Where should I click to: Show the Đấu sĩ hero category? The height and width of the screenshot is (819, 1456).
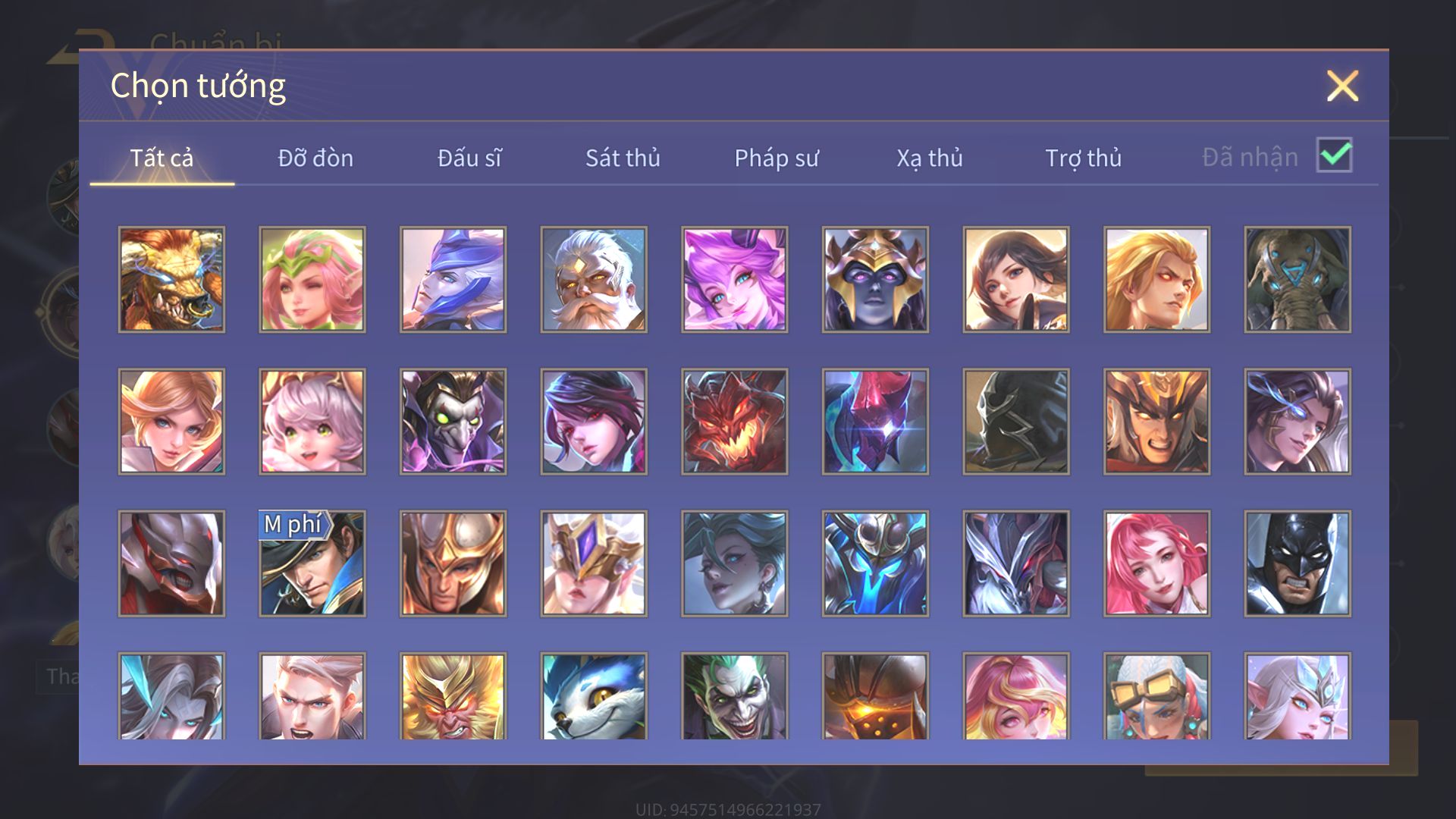[x=469, y=158]
